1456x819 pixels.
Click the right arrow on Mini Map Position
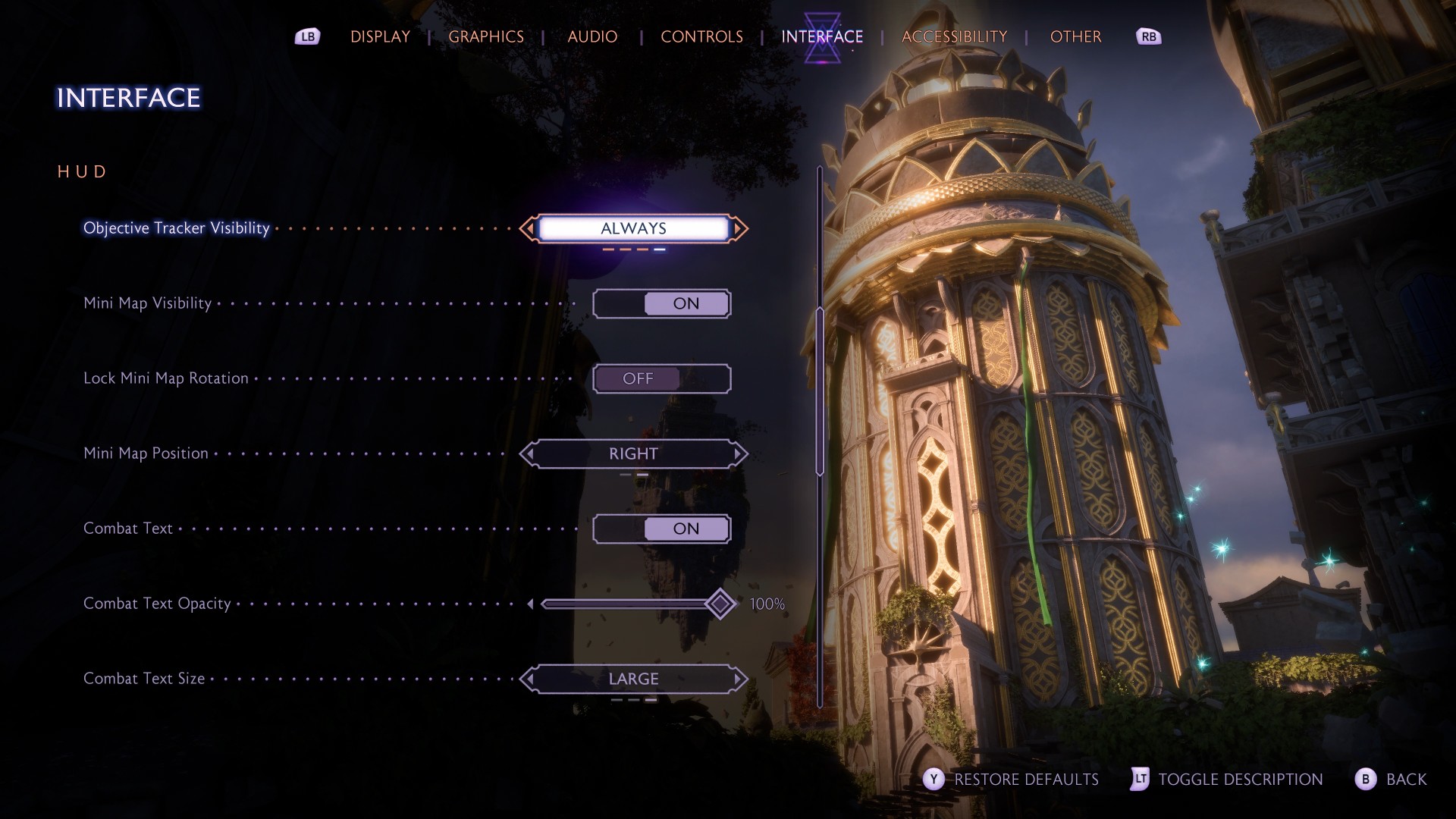click(739, 453)
